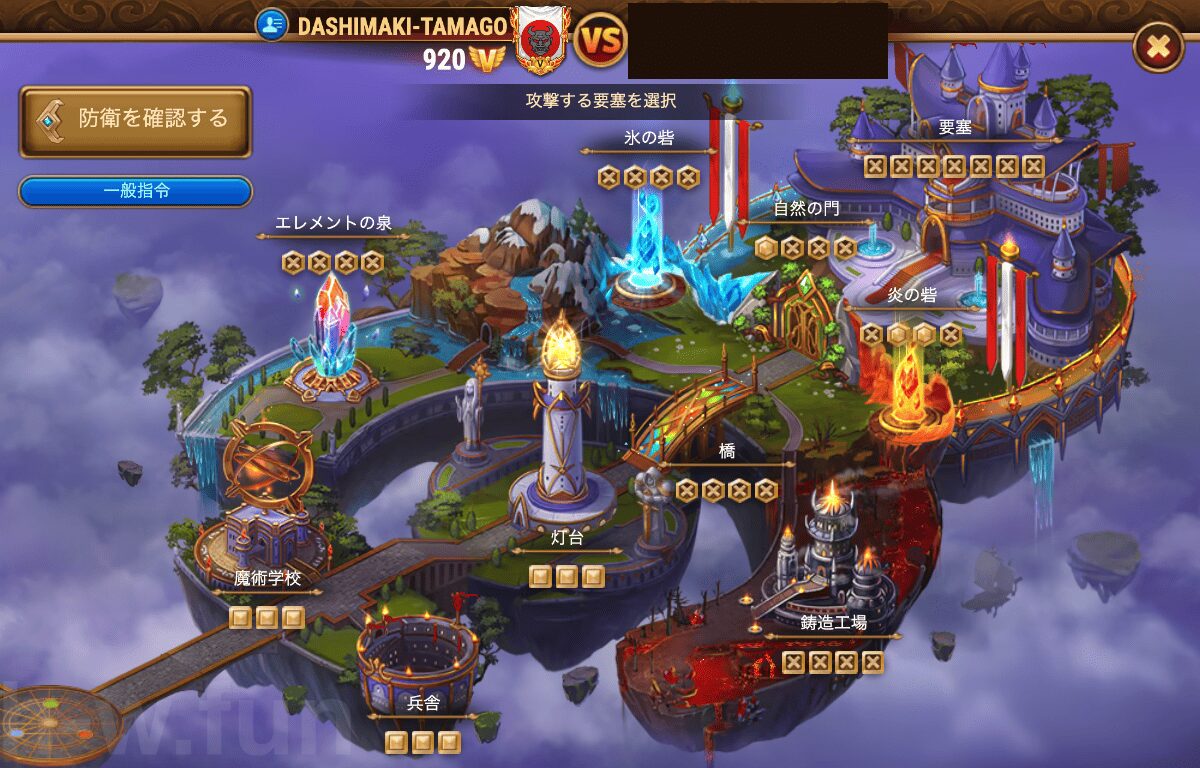Attack the 鋳造工場 foundry fortification
Screen dimensions: 1200x768
(833, 560)
